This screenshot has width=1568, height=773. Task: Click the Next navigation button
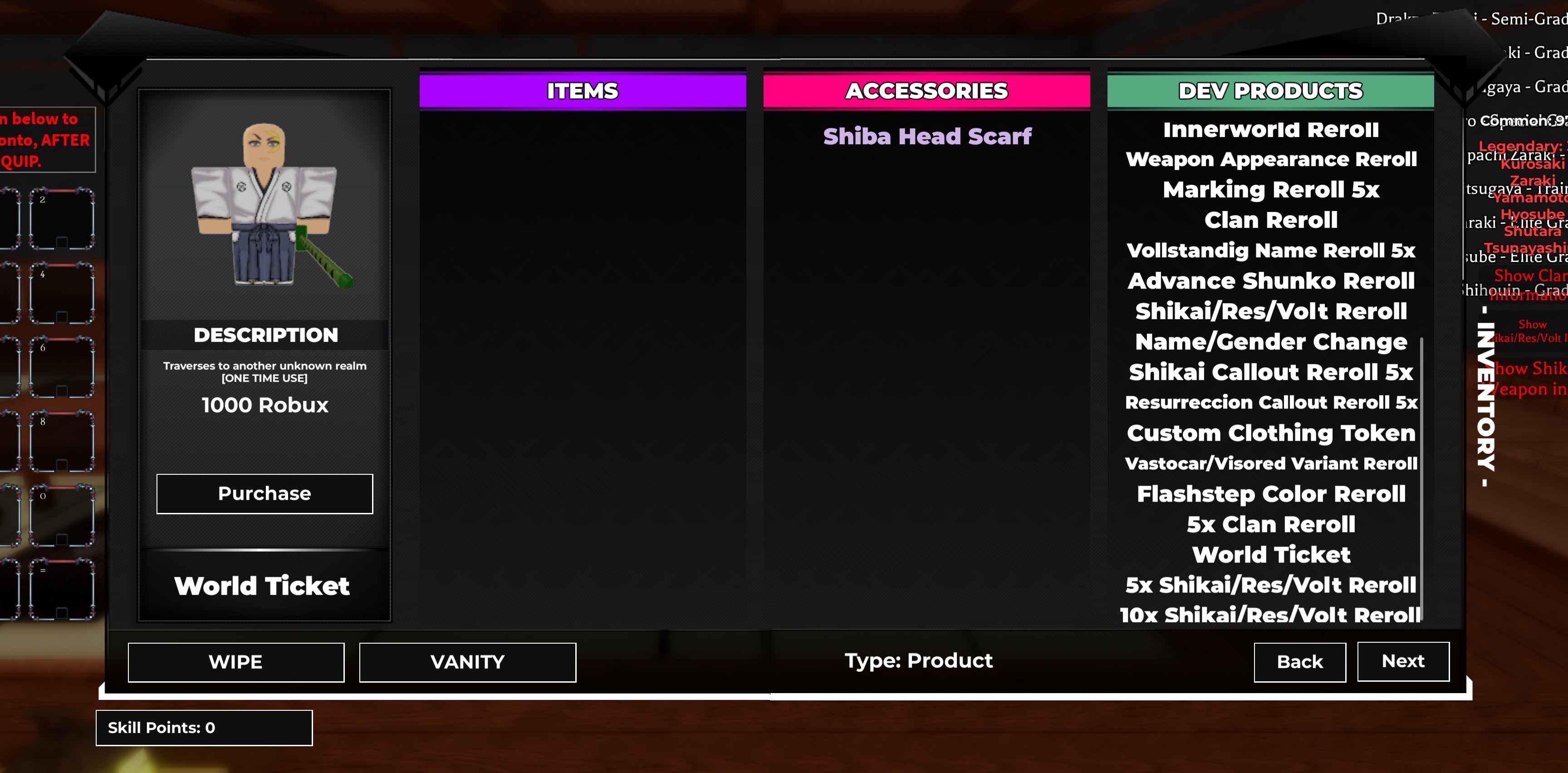pyautogui.click(x=1403, y=662)
